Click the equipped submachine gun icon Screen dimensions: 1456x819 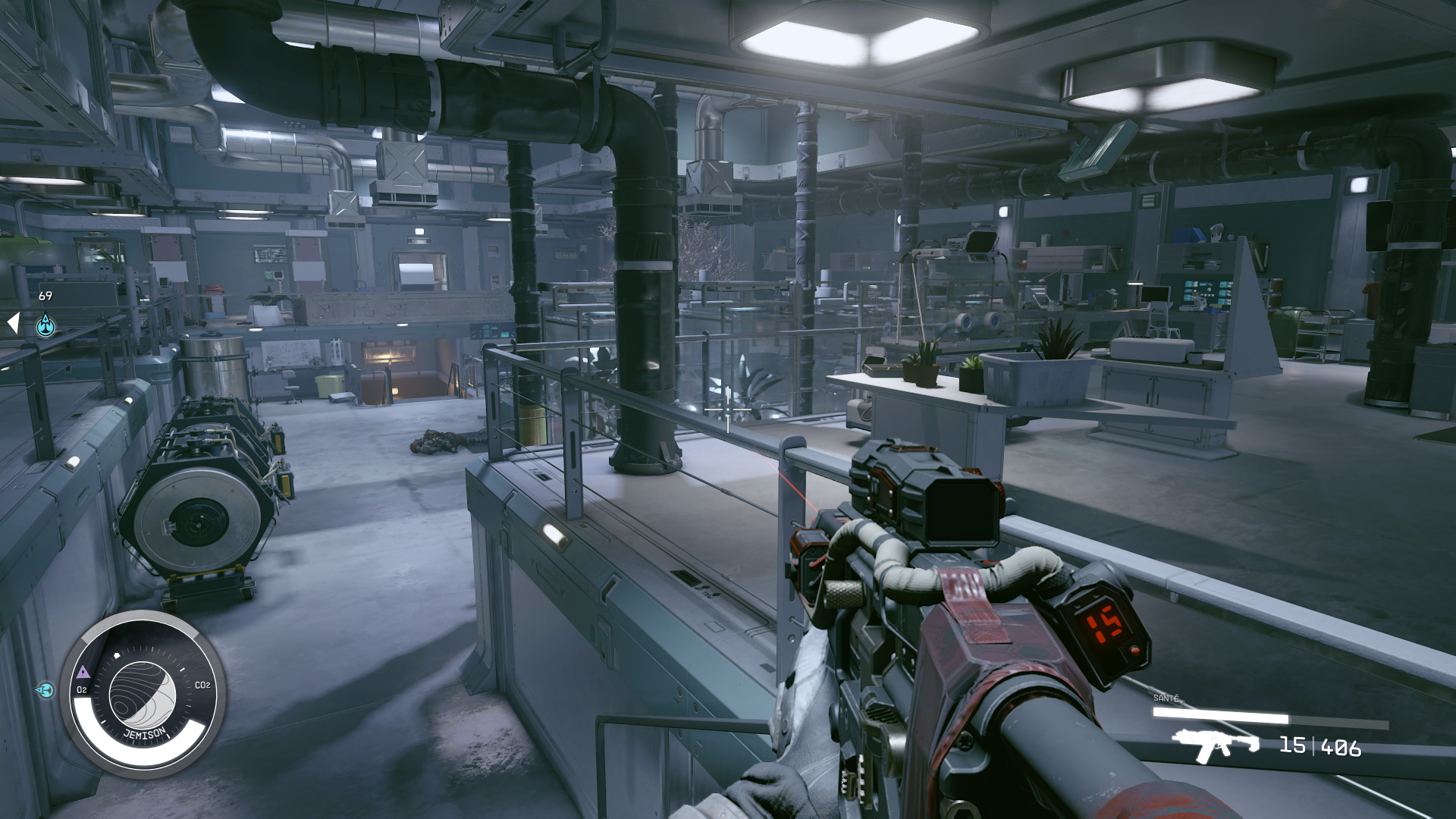(x=1214, y=745)
